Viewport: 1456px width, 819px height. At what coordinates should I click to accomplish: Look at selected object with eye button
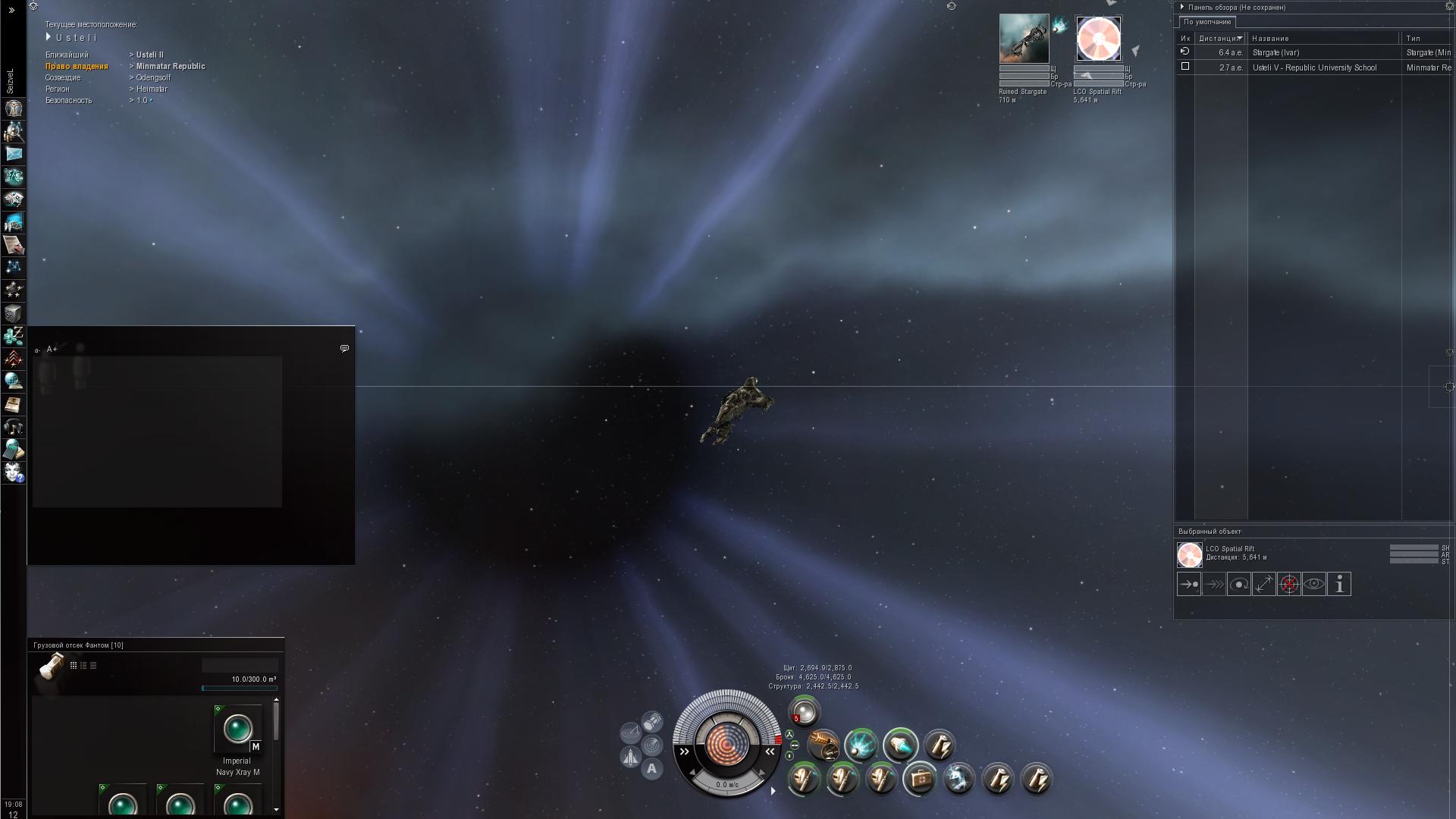[1314, 585]
